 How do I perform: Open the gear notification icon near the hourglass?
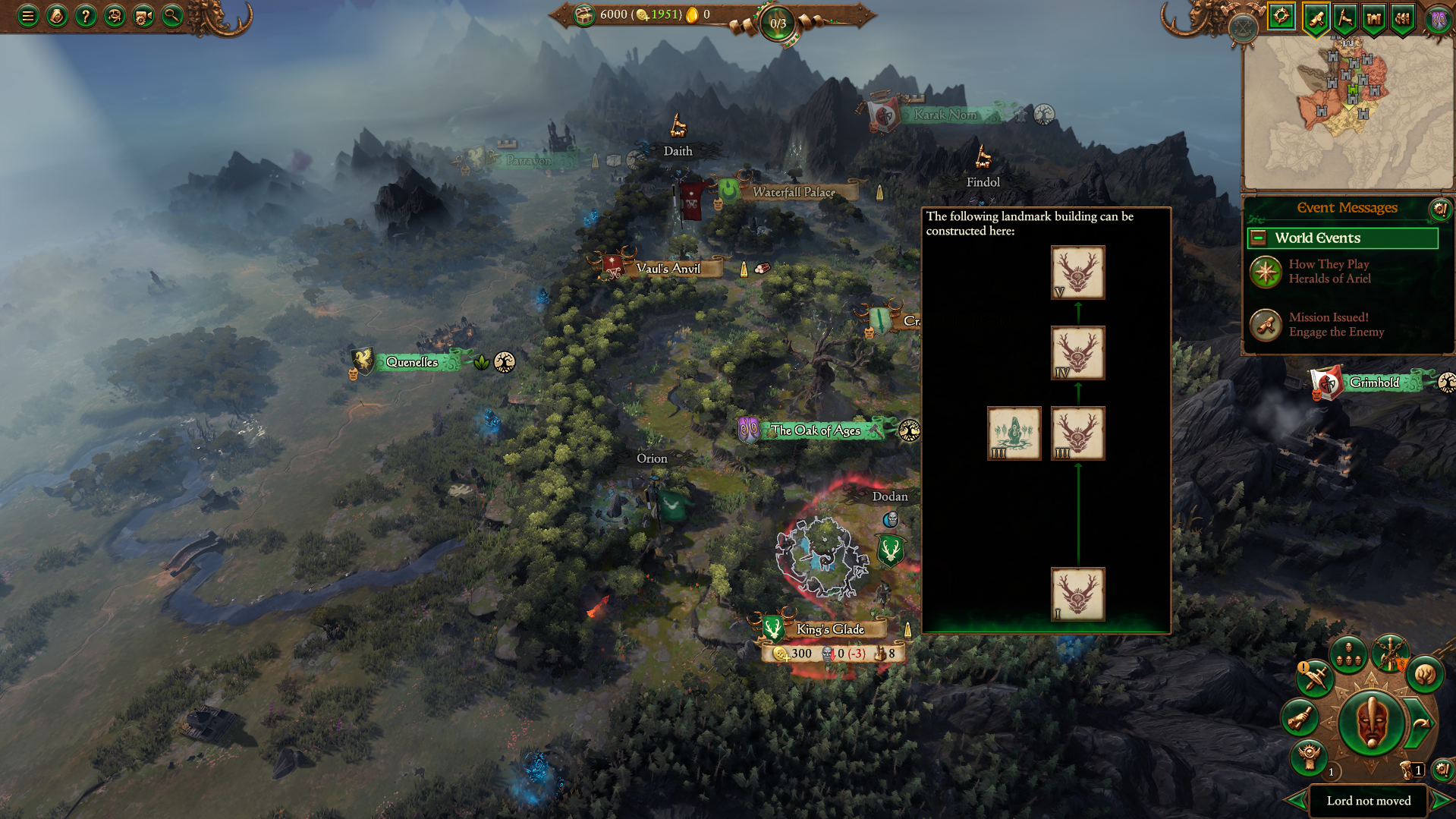coord(1442,770)
